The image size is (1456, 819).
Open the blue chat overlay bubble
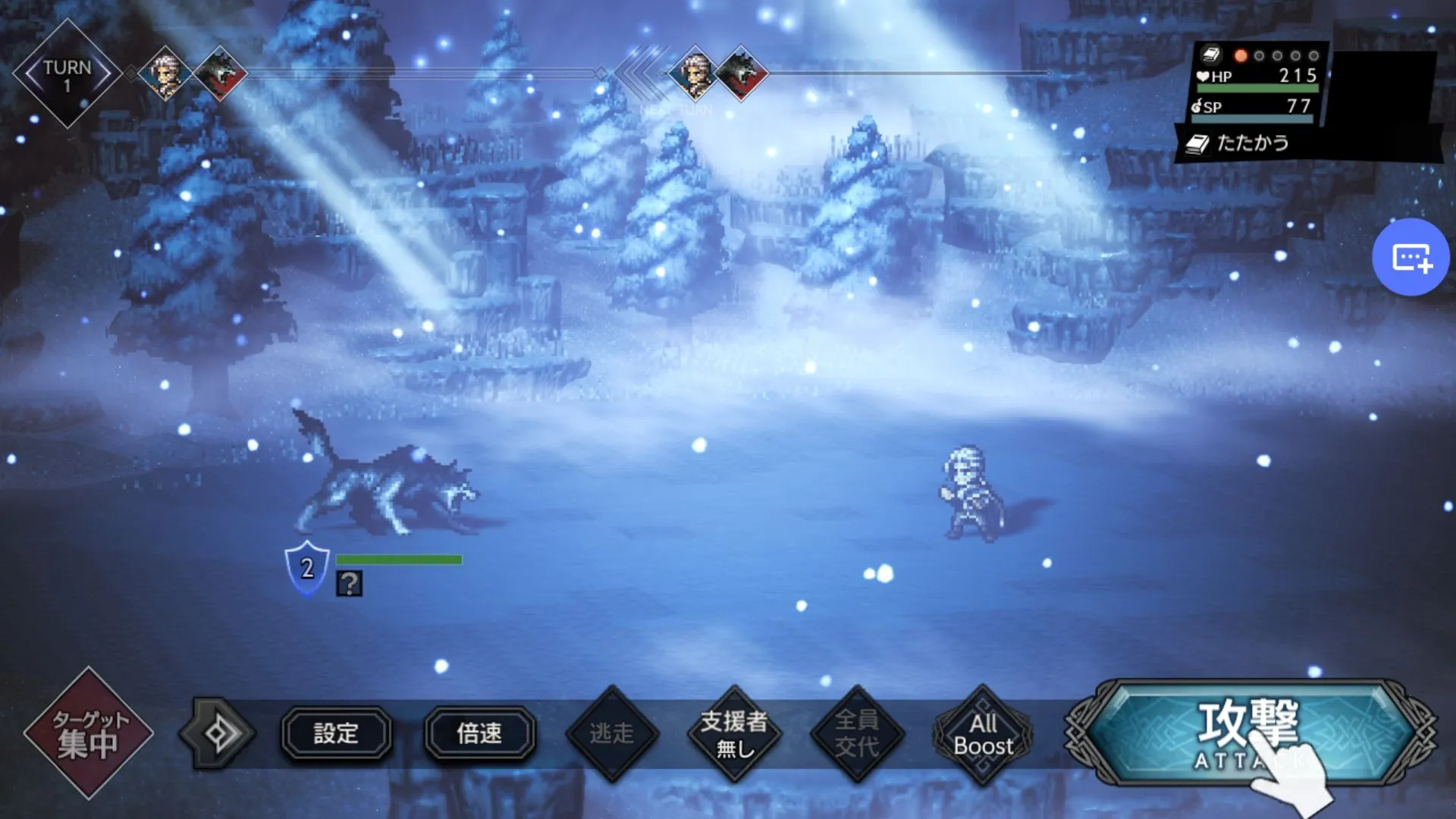pos(1410,257)
